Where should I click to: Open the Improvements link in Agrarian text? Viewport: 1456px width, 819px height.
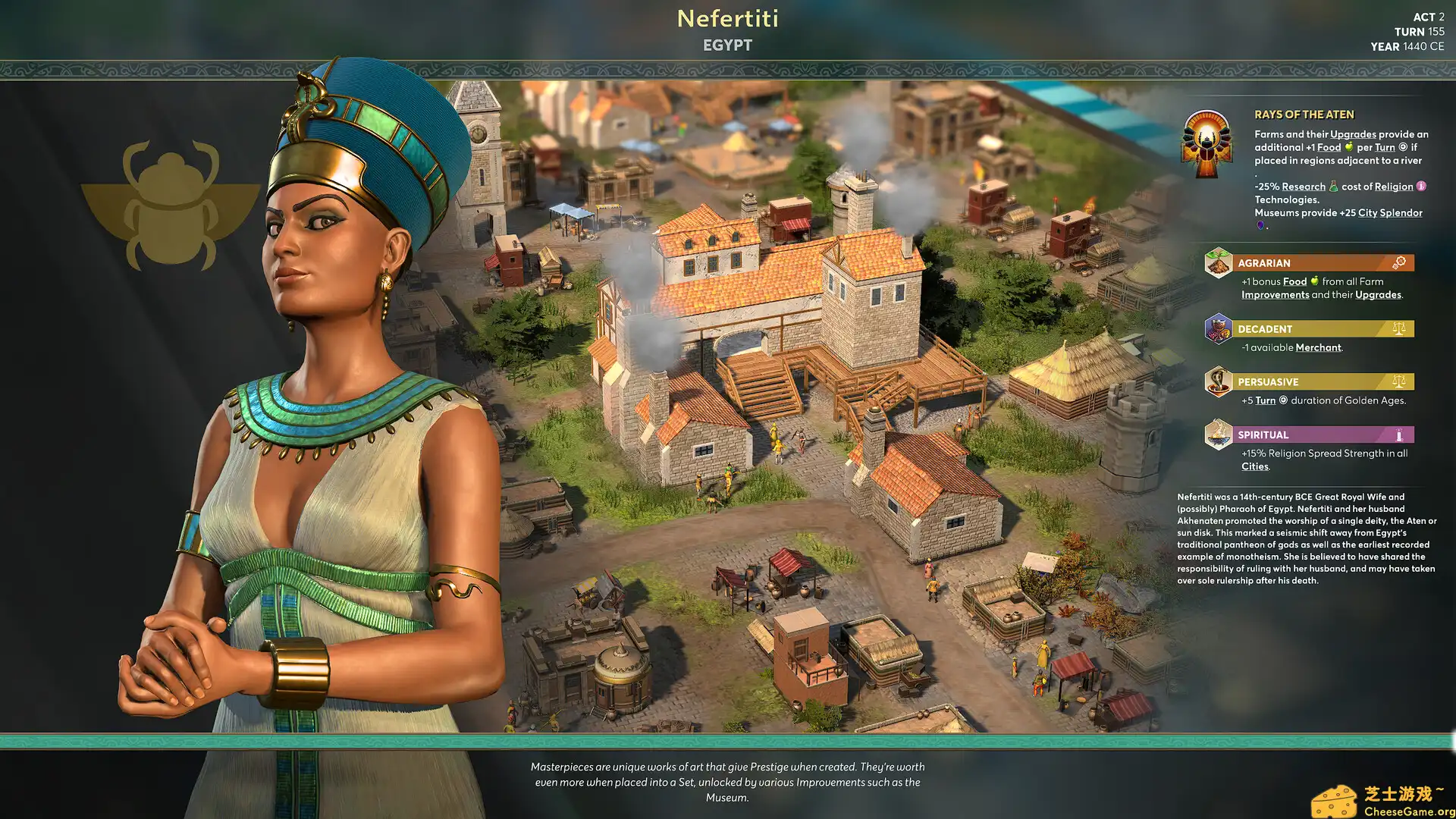(x=1276, y=294)
